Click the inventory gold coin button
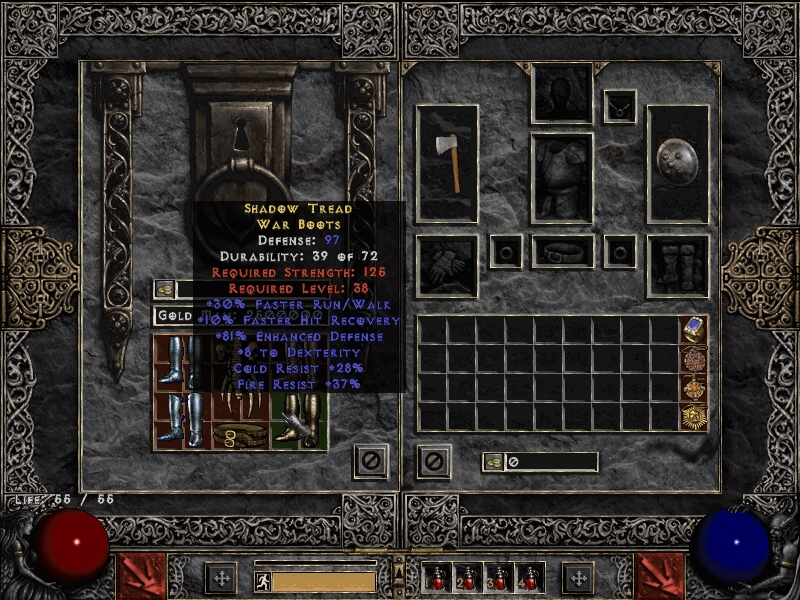Viewport: 800px width, 600px height. pos(493,461)
